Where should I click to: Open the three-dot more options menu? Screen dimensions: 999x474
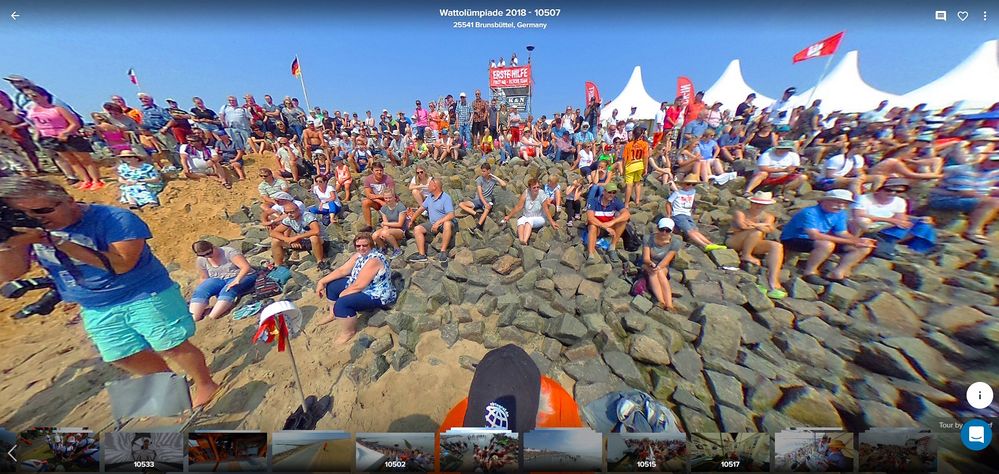pyautogui.click(x=985, y=16)
